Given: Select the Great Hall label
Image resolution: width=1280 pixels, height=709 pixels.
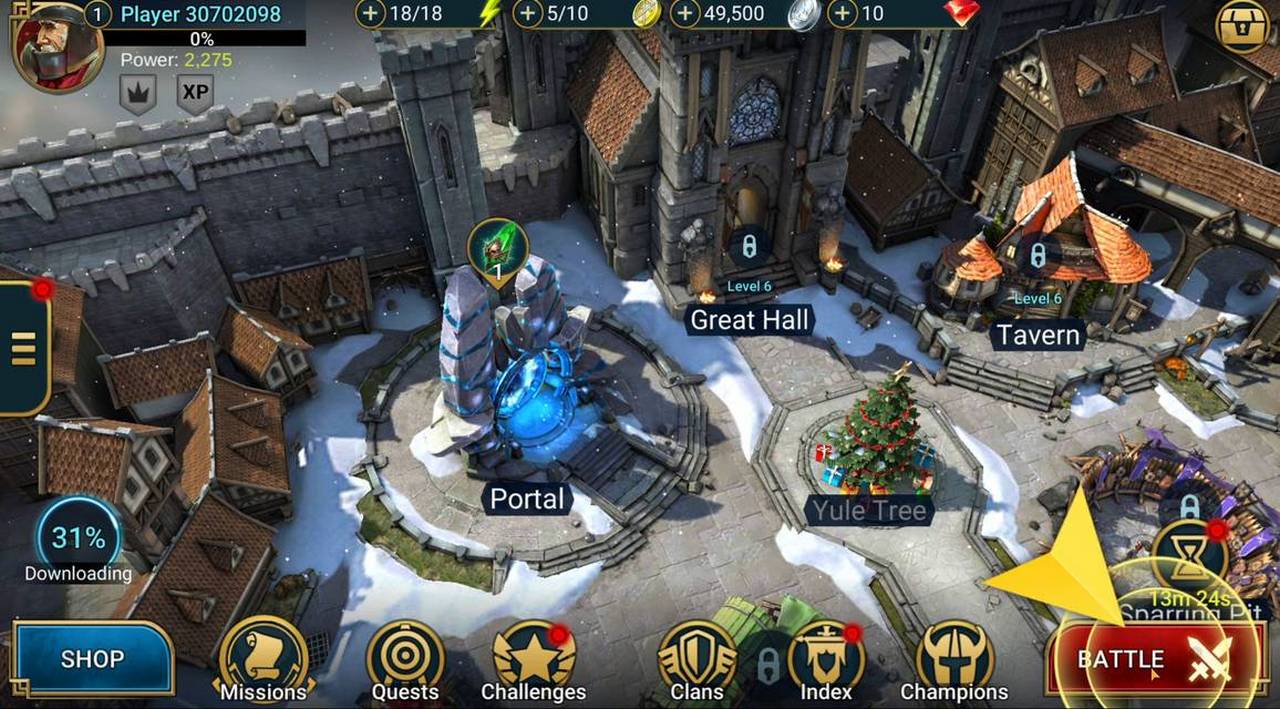Looking at the screenshot, I should tap(749, 320).
